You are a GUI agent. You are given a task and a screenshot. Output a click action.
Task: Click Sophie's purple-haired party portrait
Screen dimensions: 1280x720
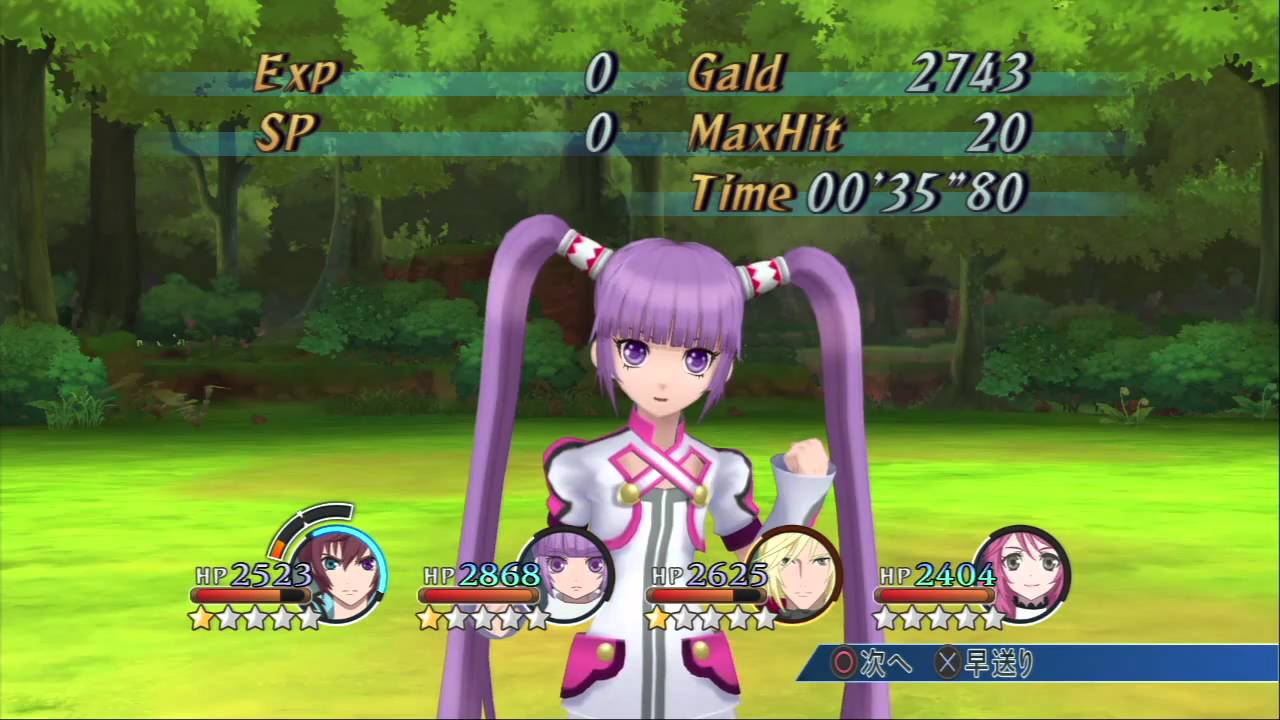point(568,575)
